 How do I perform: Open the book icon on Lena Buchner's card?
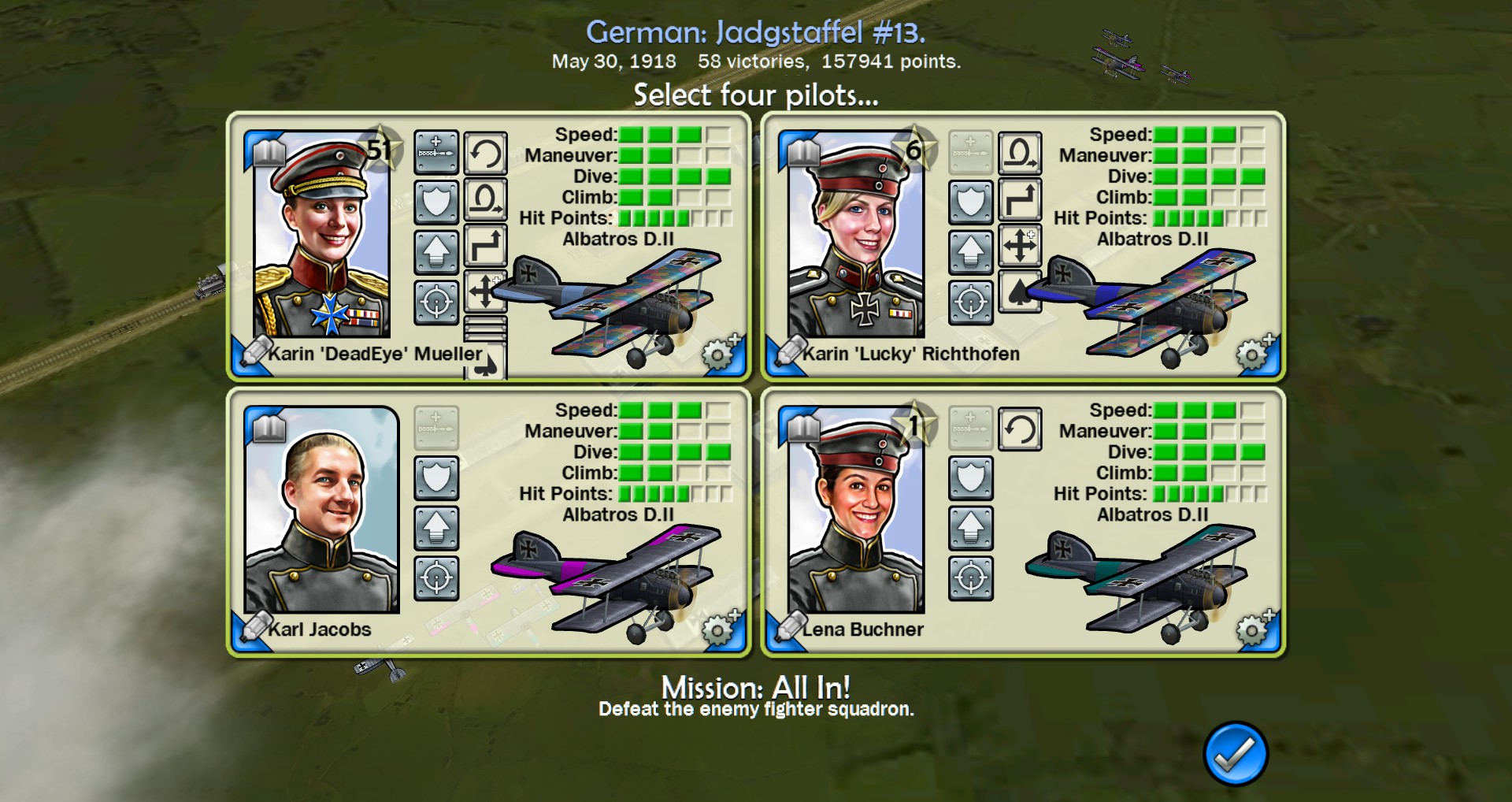click(x=802, y=428)
